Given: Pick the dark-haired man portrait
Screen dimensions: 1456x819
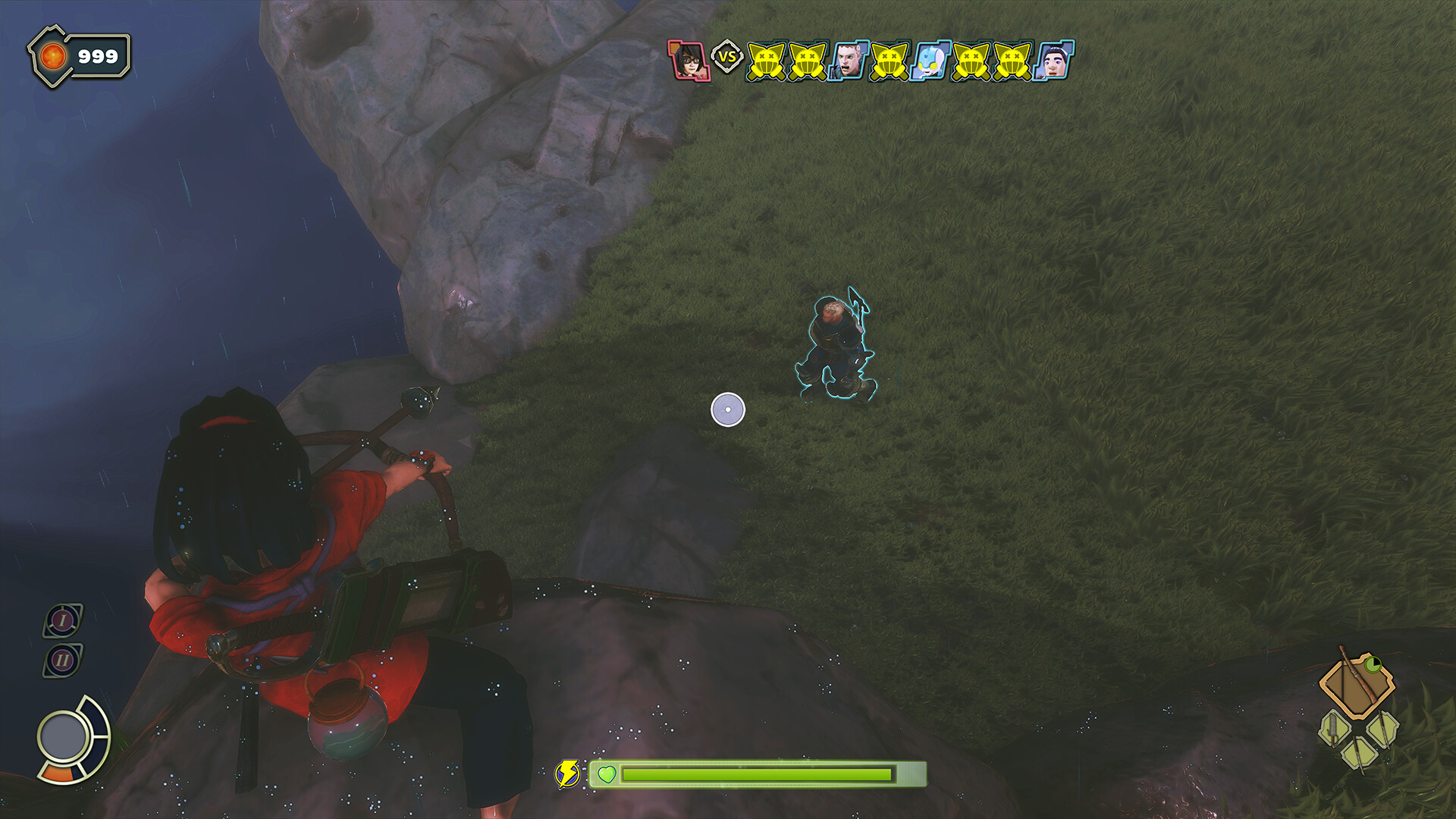Looking at the screenshot, I should tap(1054, 60).
